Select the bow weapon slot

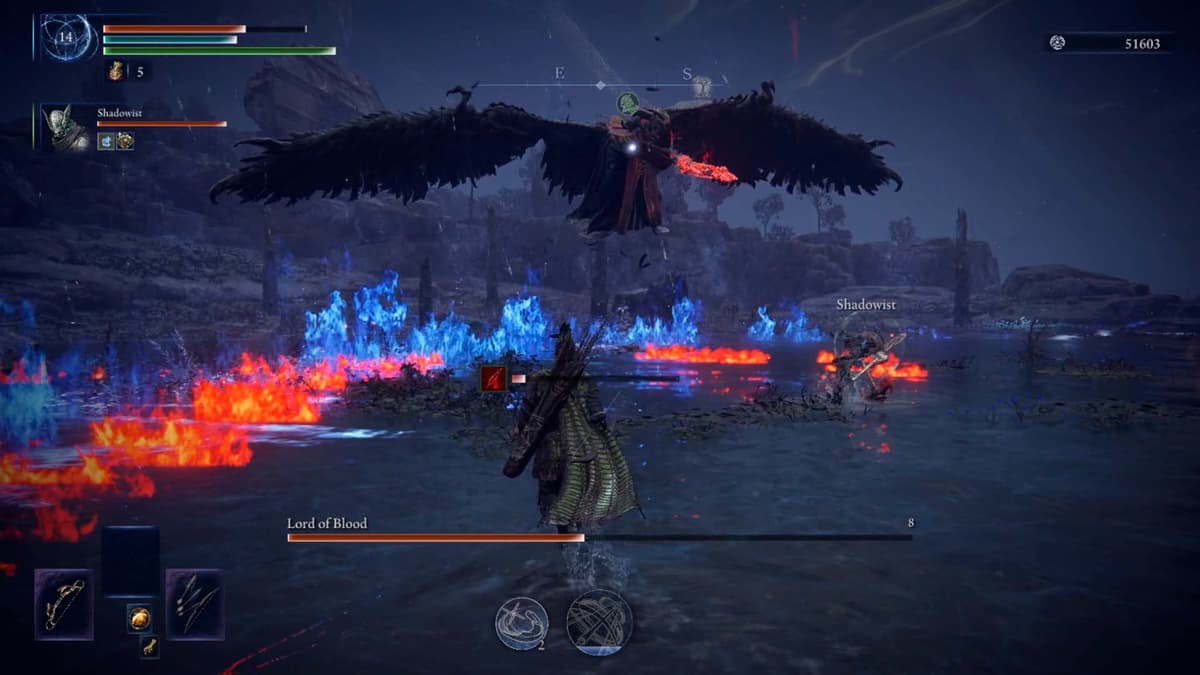click(x=64, y=604)
